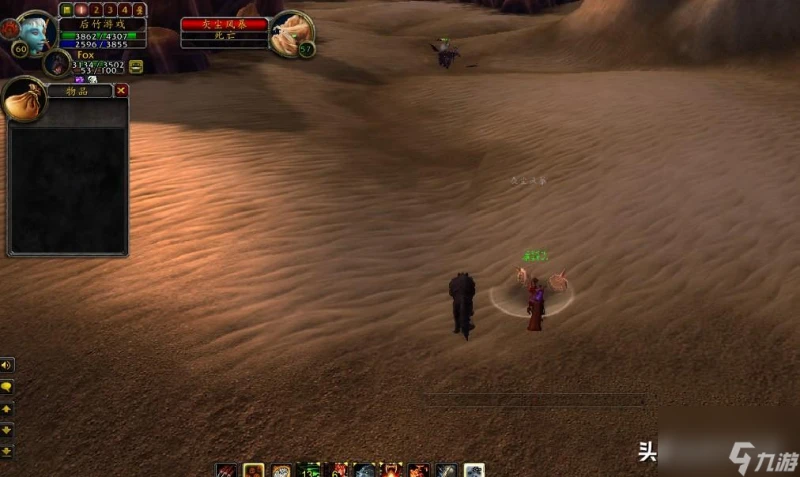Click the green ability showing number 13
The height and width of the screenshot is (477, 800).
point(310,470)
